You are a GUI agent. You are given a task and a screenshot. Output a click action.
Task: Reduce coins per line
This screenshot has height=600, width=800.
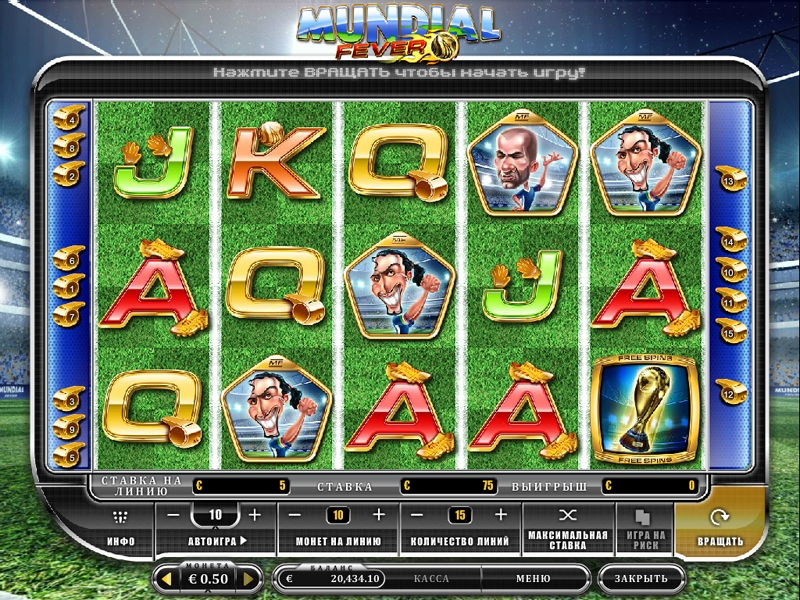coord(296,515)
